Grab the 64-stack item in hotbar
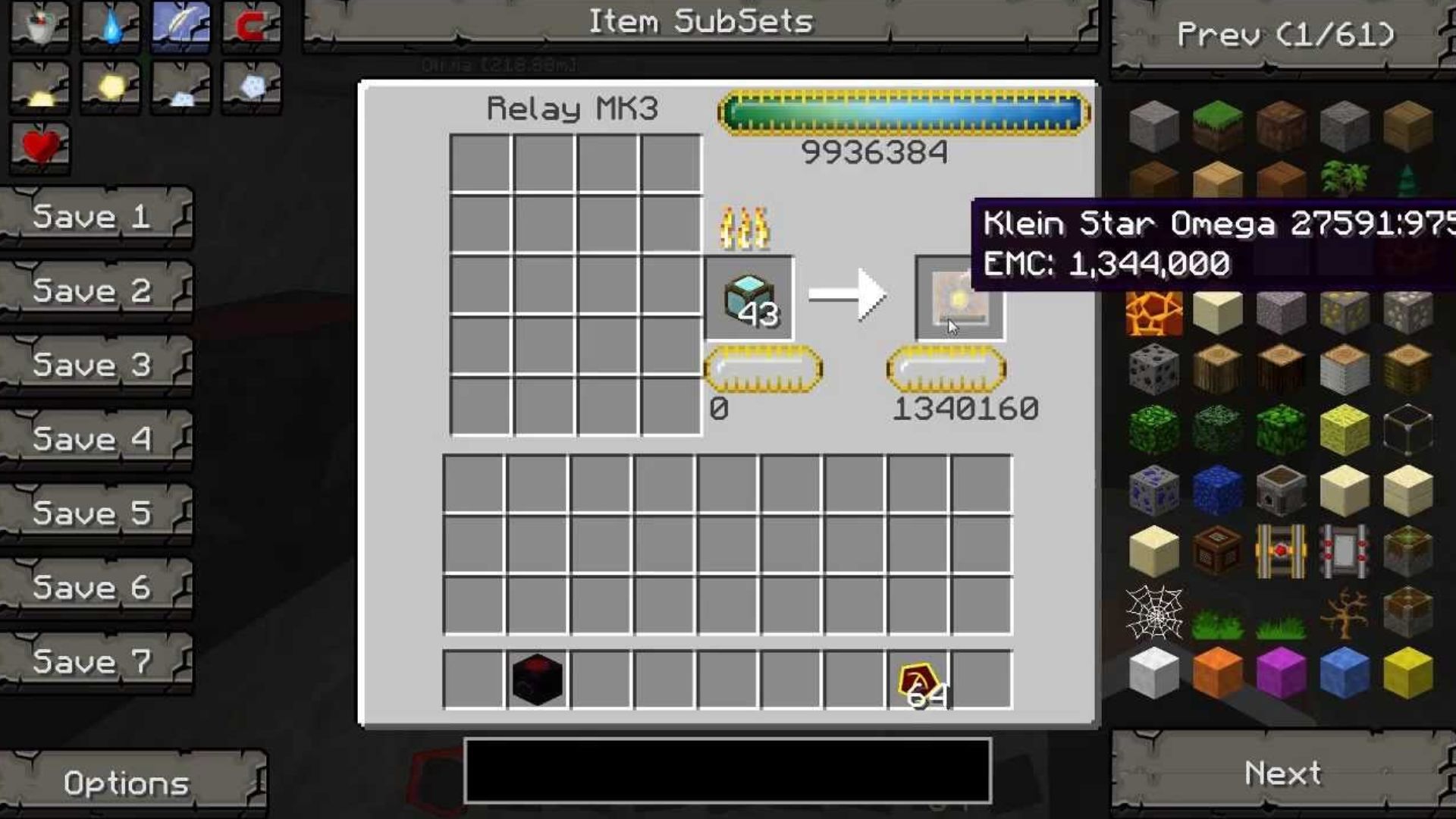This screenshot has height=819, width=1456. click(x=919, y=680)
